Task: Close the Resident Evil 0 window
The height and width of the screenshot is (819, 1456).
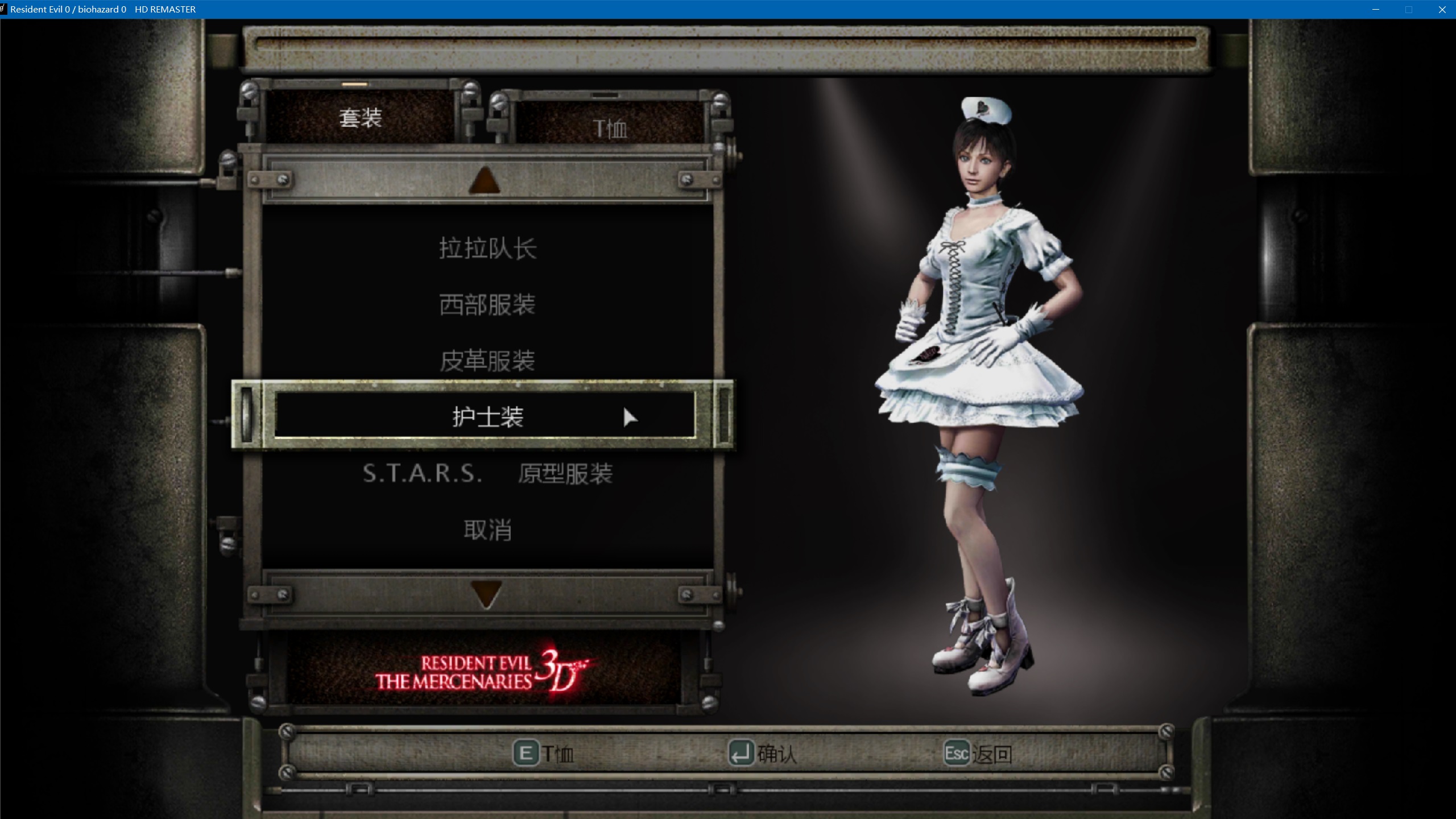Action: pyautogui.click(x=1442, y=10)
